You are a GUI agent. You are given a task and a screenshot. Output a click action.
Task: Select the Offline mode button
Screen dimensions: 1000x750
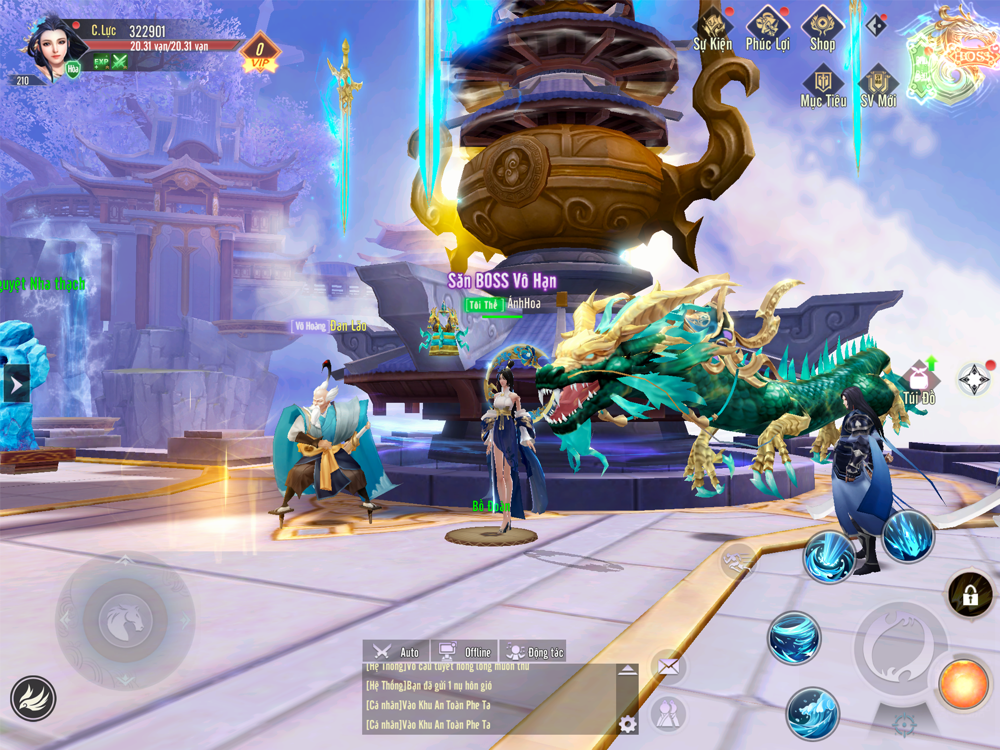click(x=465, y=652)
